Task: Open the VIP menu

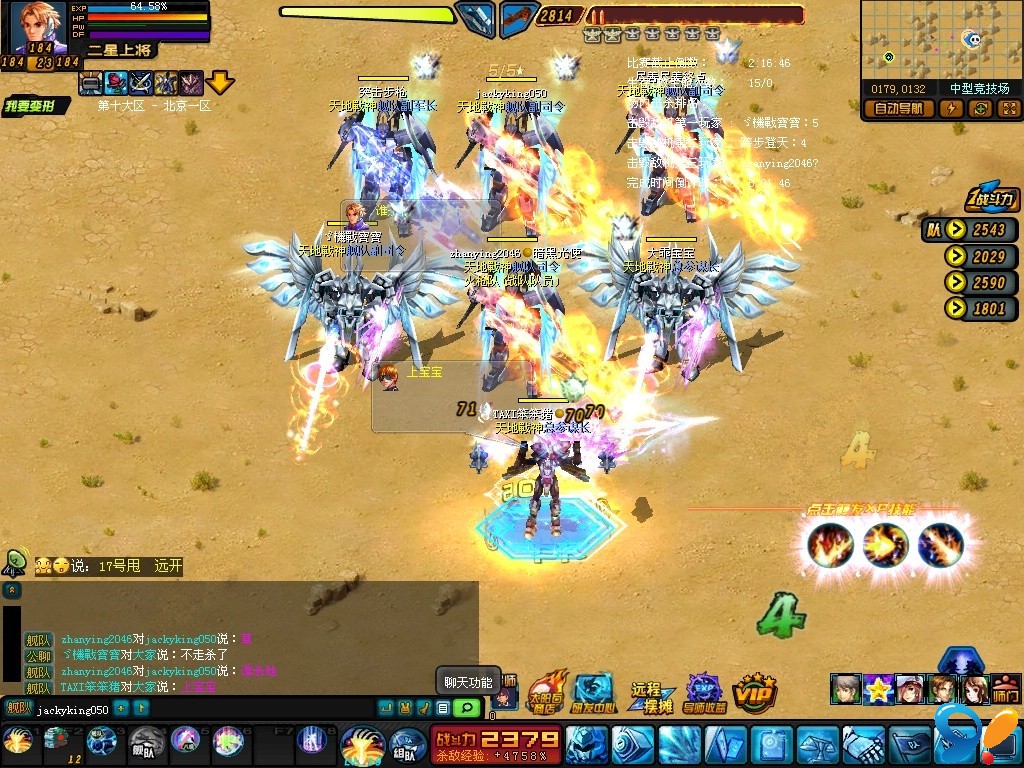Action: pos(755,692)
